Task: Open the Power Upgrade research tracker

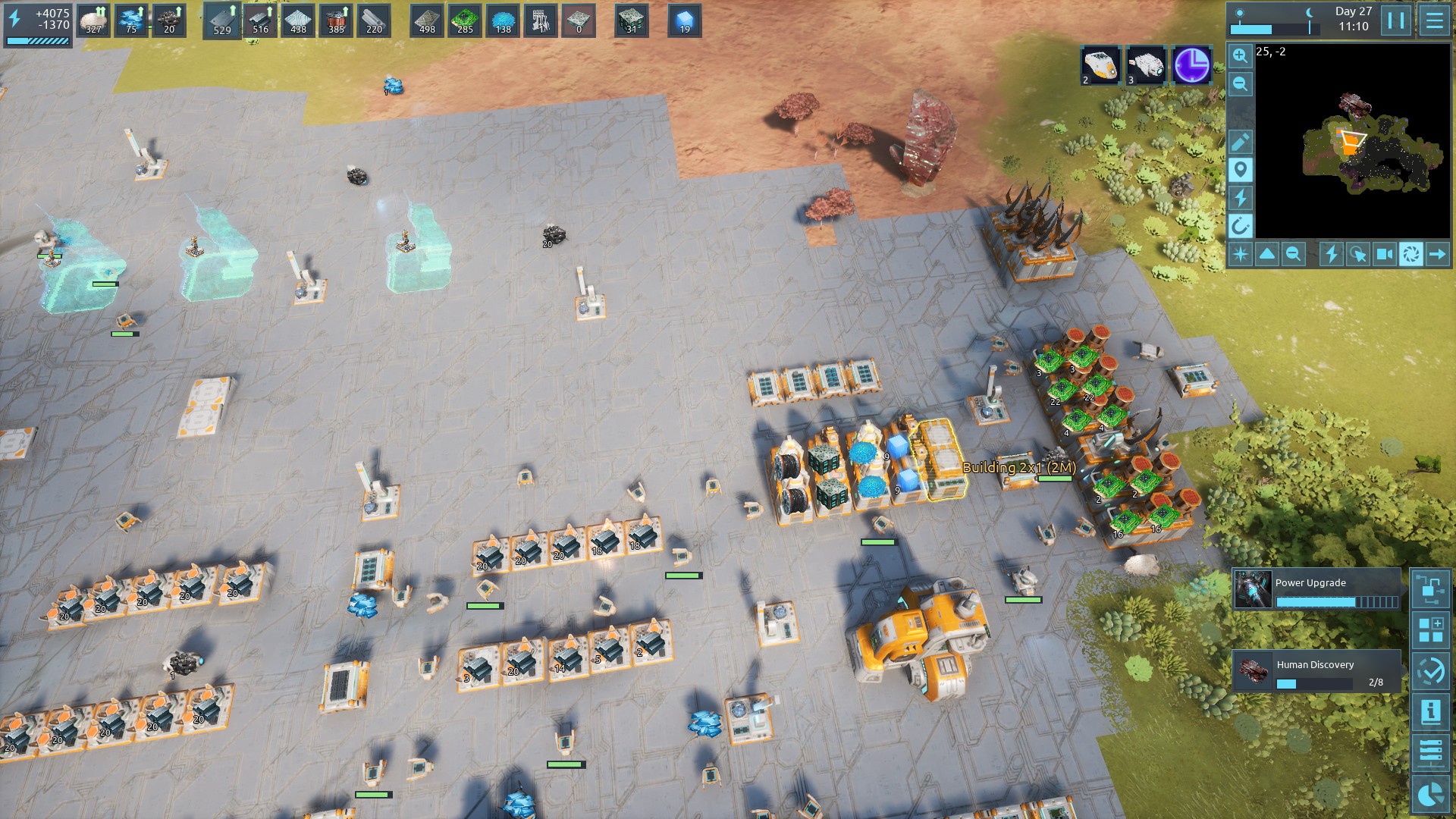Action: coord(1316,590)
